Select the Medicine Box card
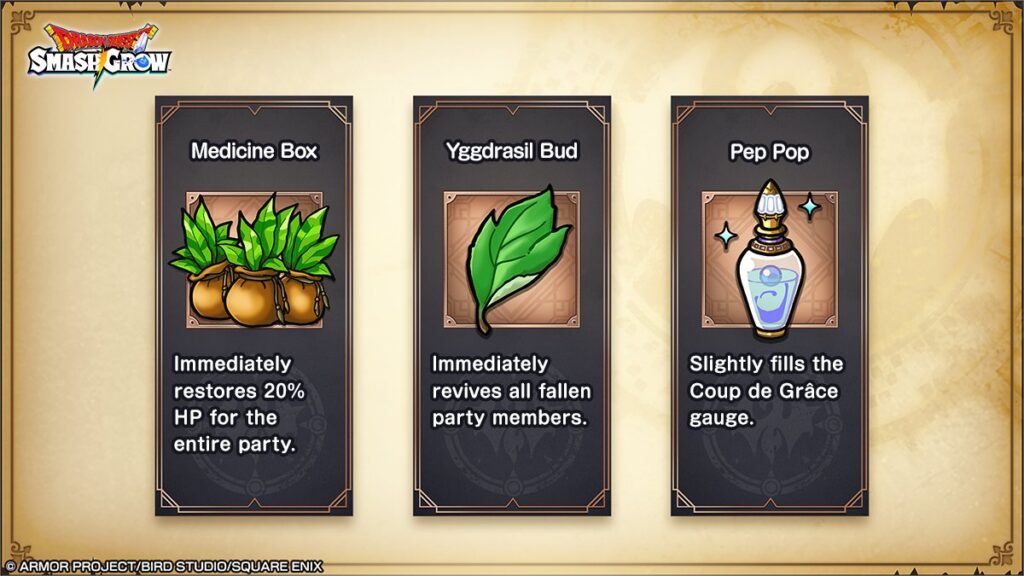The height and width of the screenshot is (576, 1024). [x=254, y=305]
